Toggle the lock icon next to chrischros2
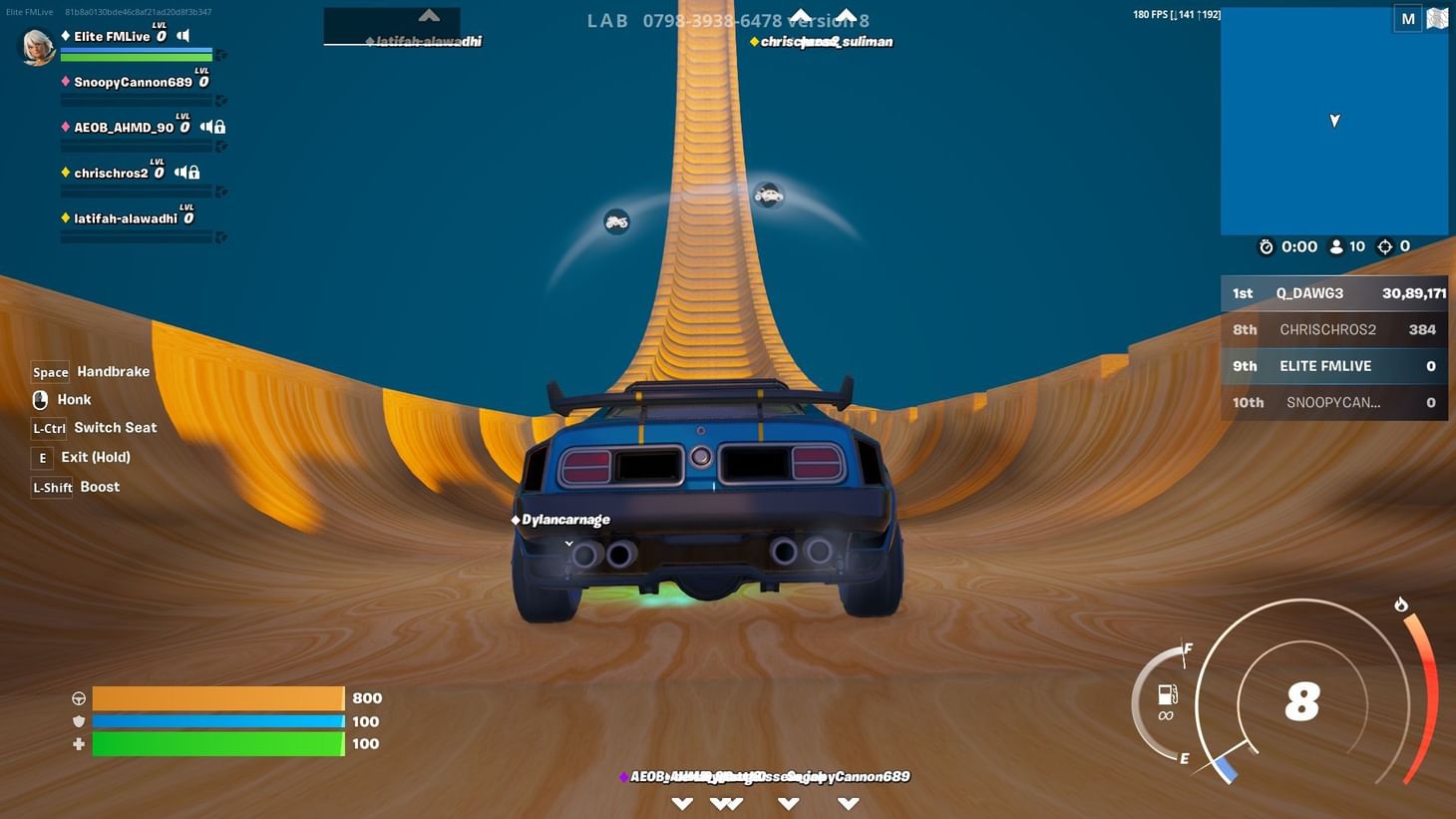The image size is (1456, 819). coord(192,172)
